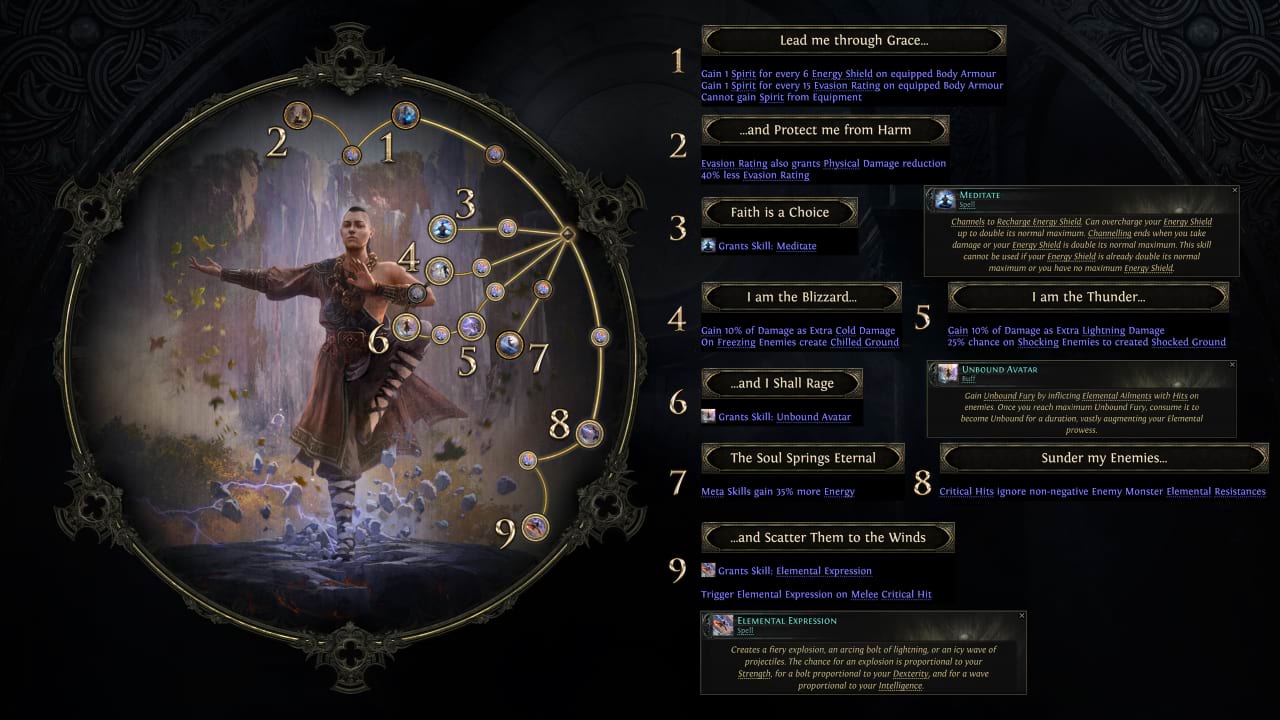Screen dimensions: 1280x720
Task: Click the Chilled Ground keyword link
Action: pyautogui.click(x=864, y=341)
